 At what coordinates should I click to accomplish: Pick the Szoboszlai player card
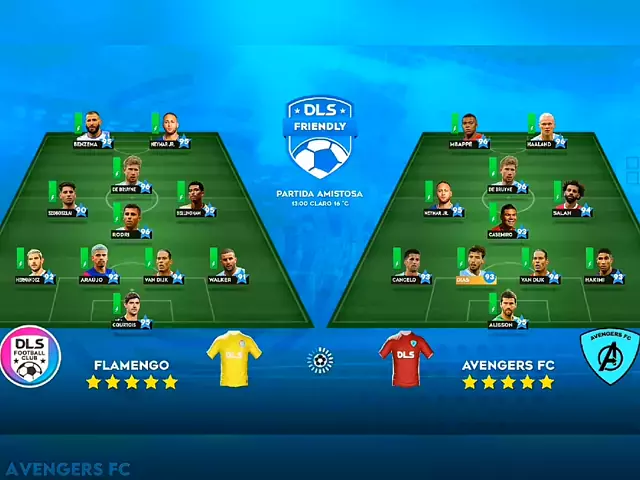(67, 198)
